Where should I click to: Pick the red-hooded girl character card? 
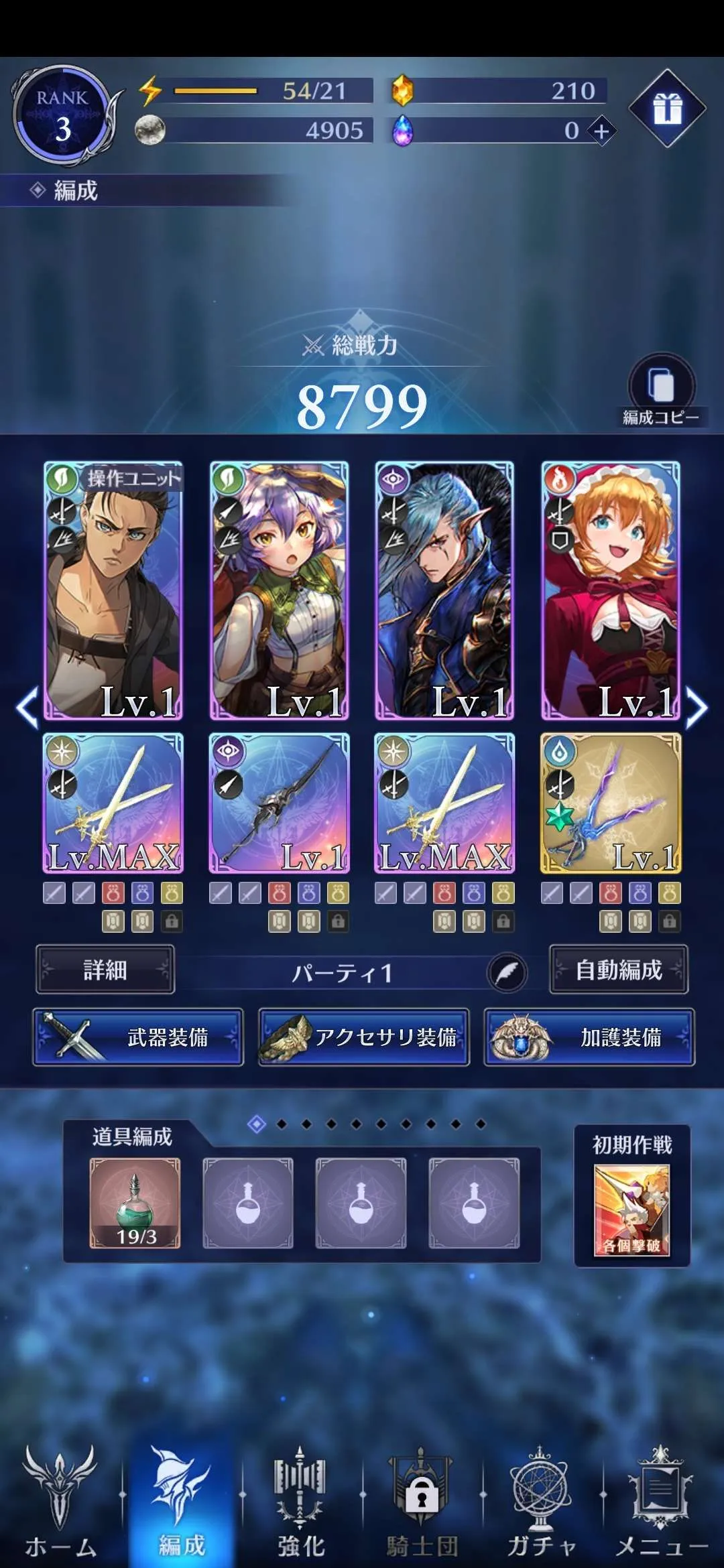(611, 590)
